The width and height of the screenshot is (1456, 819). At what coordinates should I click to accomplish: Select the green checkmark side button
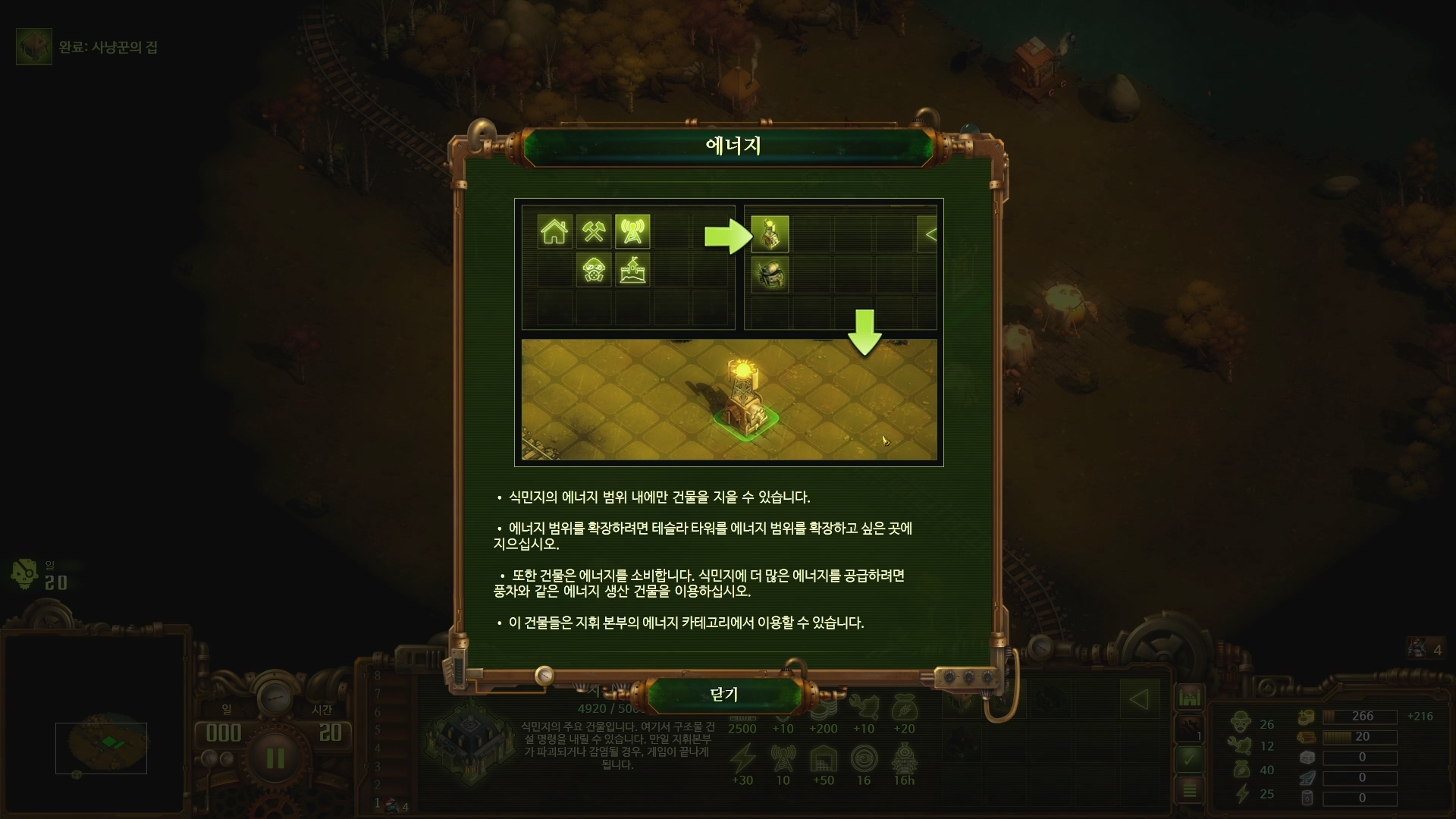(x=1189, y=757)
